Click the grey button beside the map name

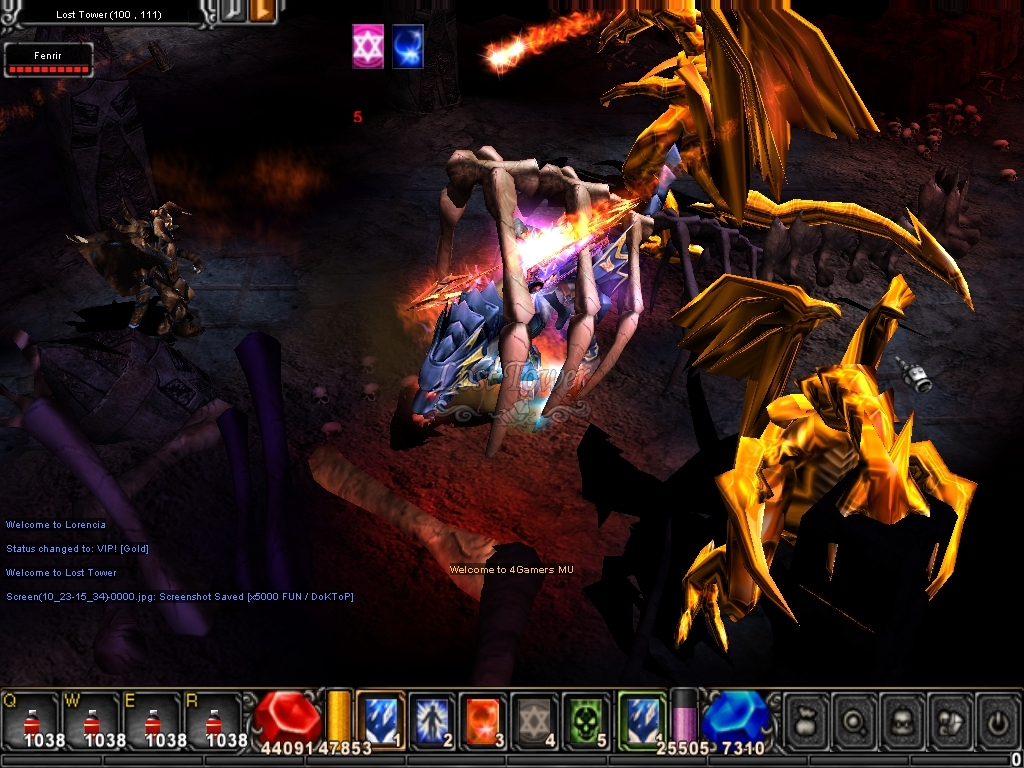coord(232,12)
